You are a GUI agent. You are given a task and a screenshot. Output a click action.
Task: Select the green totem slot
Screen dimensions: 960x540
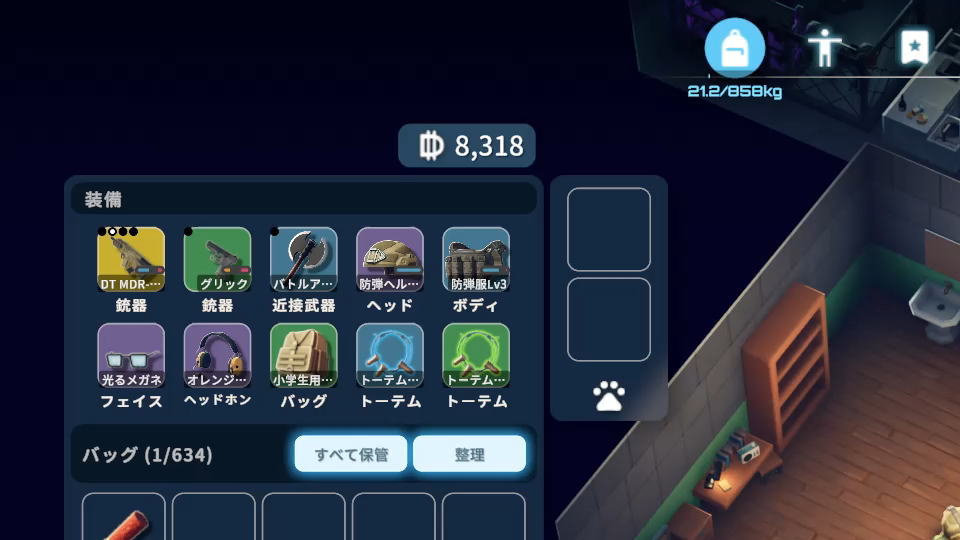pyautogui.click(x=476, y=356)
